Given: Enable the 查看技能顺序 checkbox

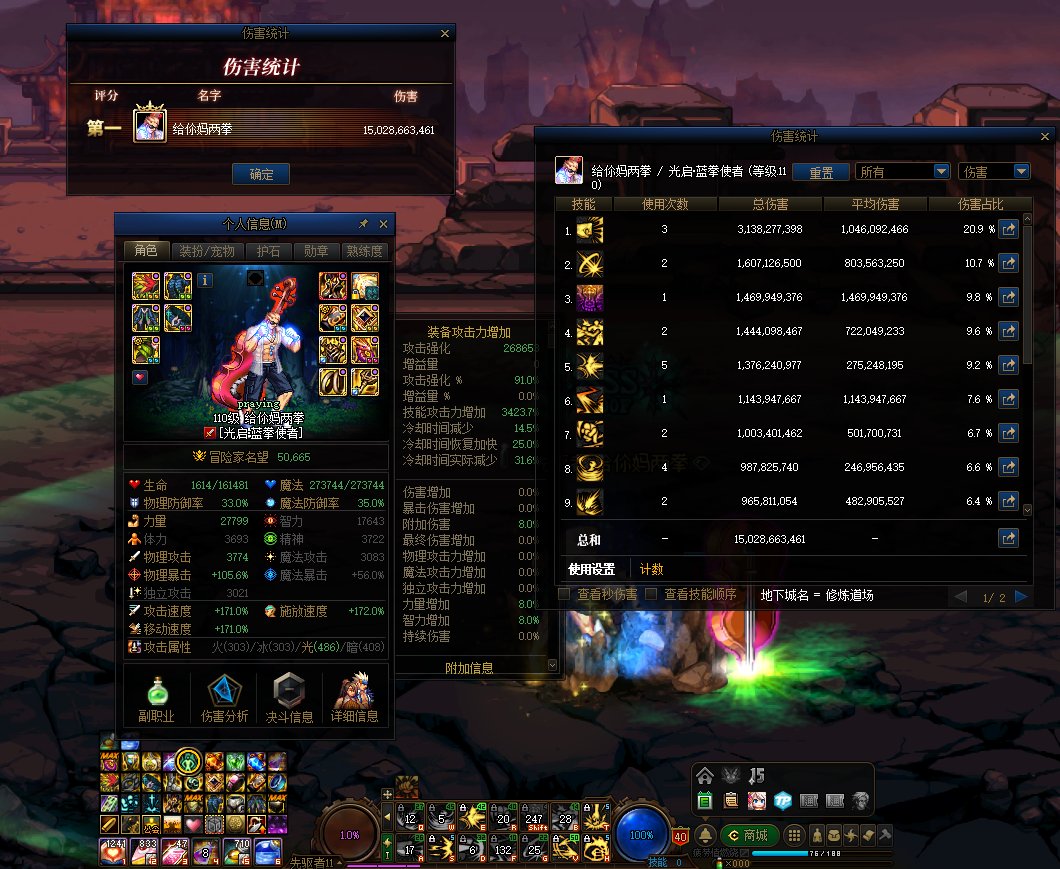Looking at the screenshot, I should [x=652, y=595].
